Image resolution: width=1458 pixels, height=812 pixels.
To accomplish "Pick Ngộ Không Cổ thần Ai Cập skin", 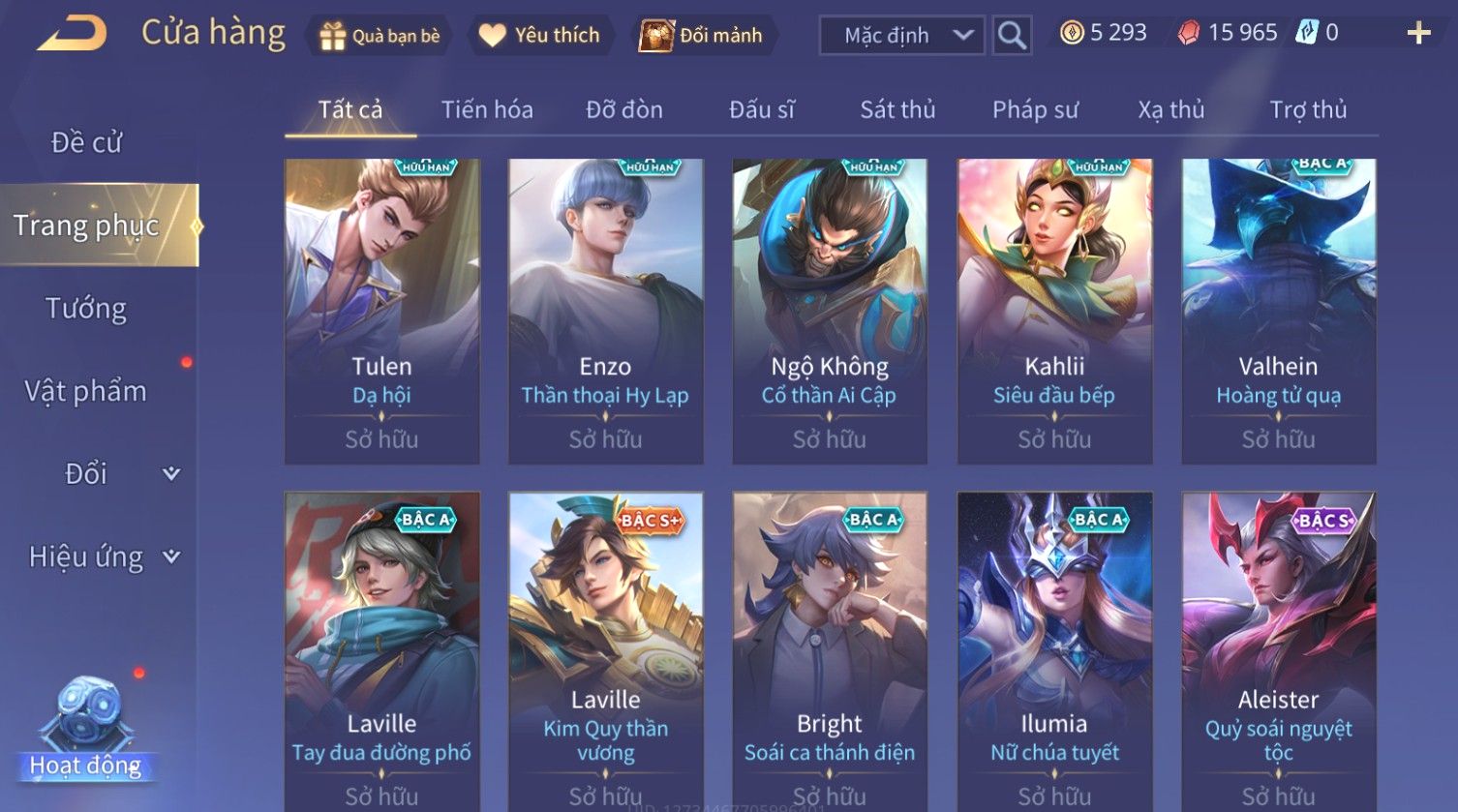I will coord(830,310).
